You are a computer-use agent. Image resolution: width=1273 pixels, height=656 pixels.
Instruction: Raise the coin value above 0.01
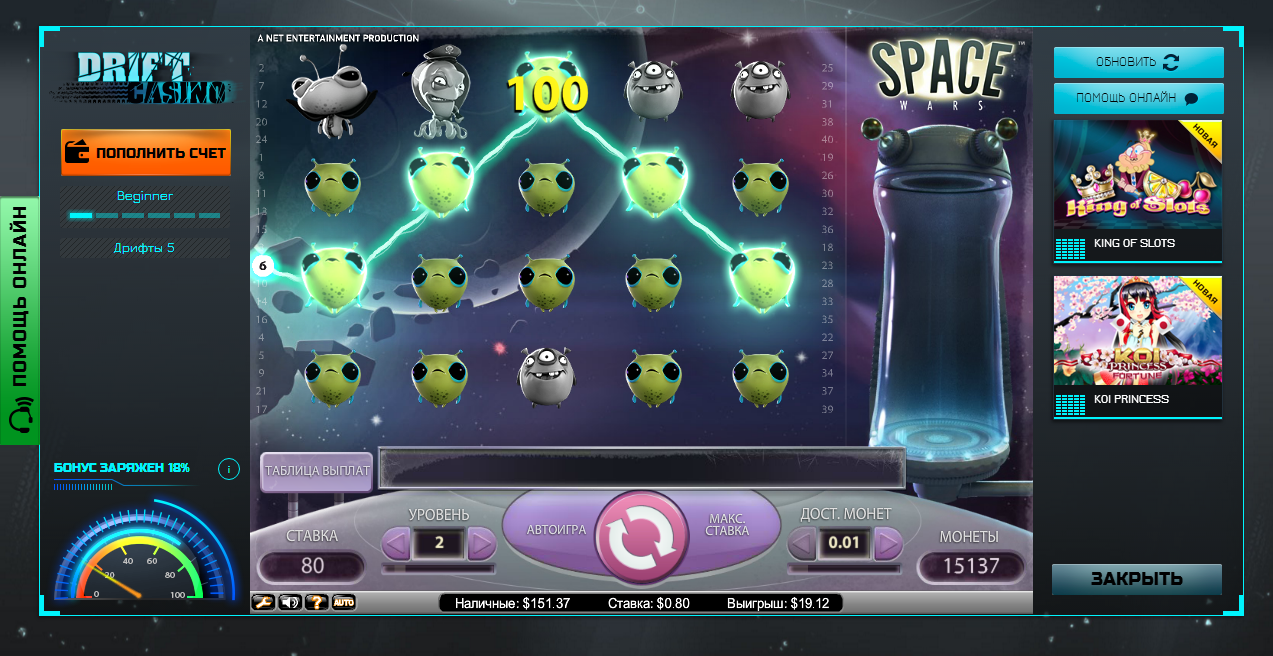coord(888,544)
